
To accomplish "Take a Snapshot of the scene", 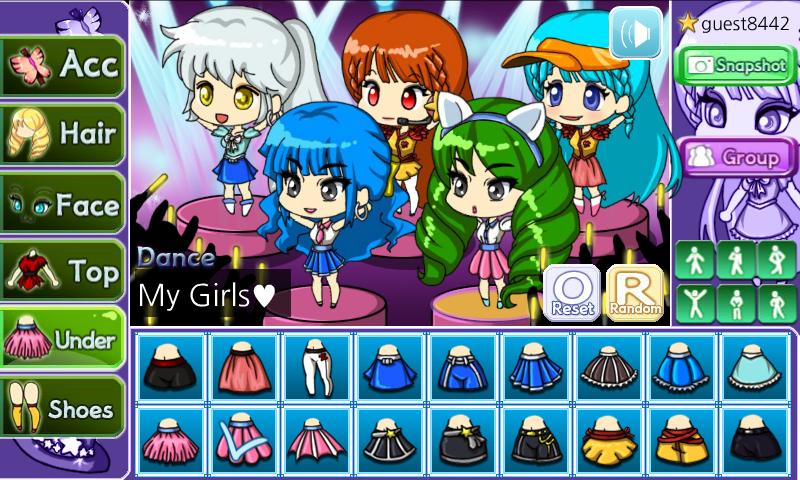I will click(x=735, y=65).
